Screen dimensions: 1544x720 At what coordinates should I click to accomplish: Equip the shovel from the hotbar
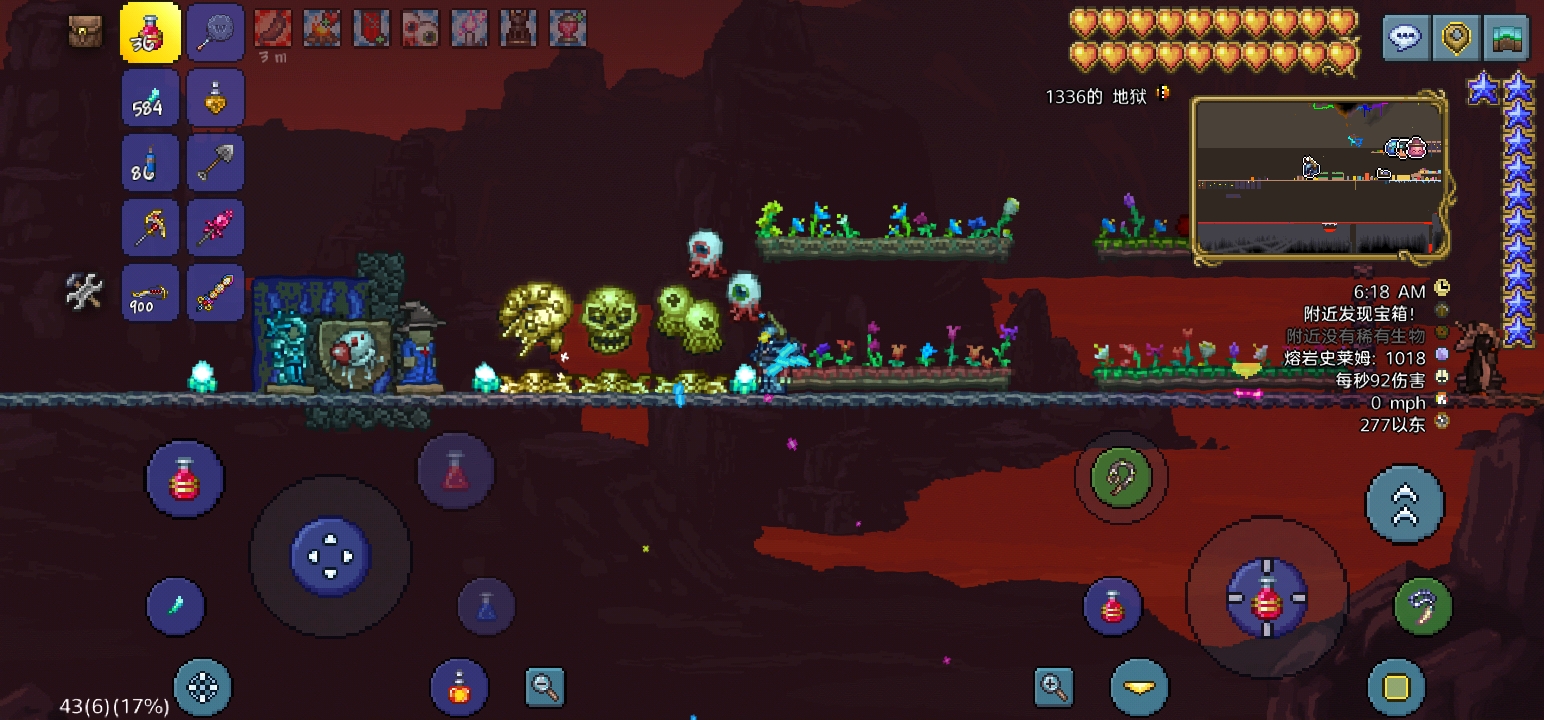click(x=215, y=162)
